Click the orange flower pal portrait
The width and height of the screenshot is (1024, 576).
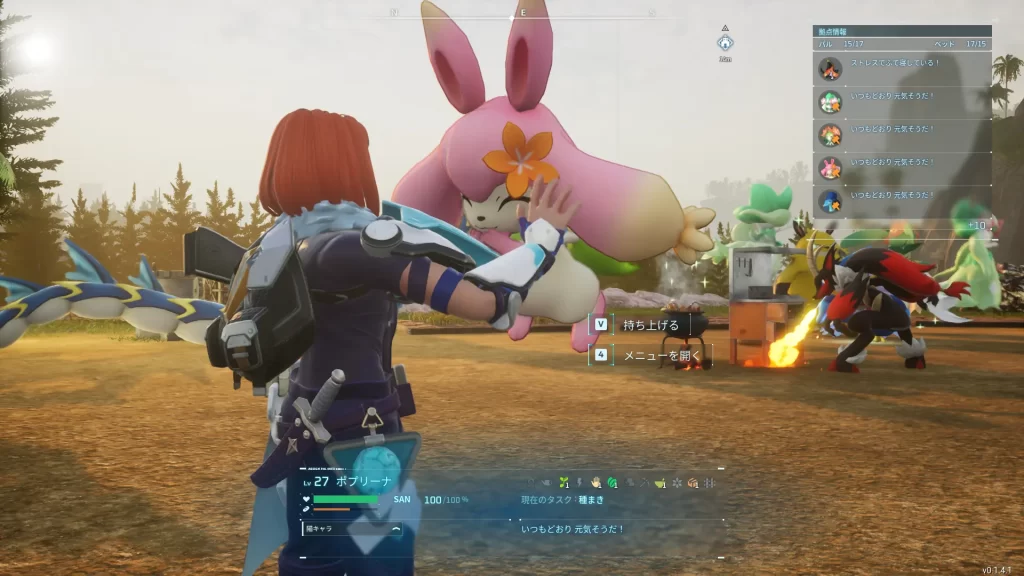coord(830,135)
